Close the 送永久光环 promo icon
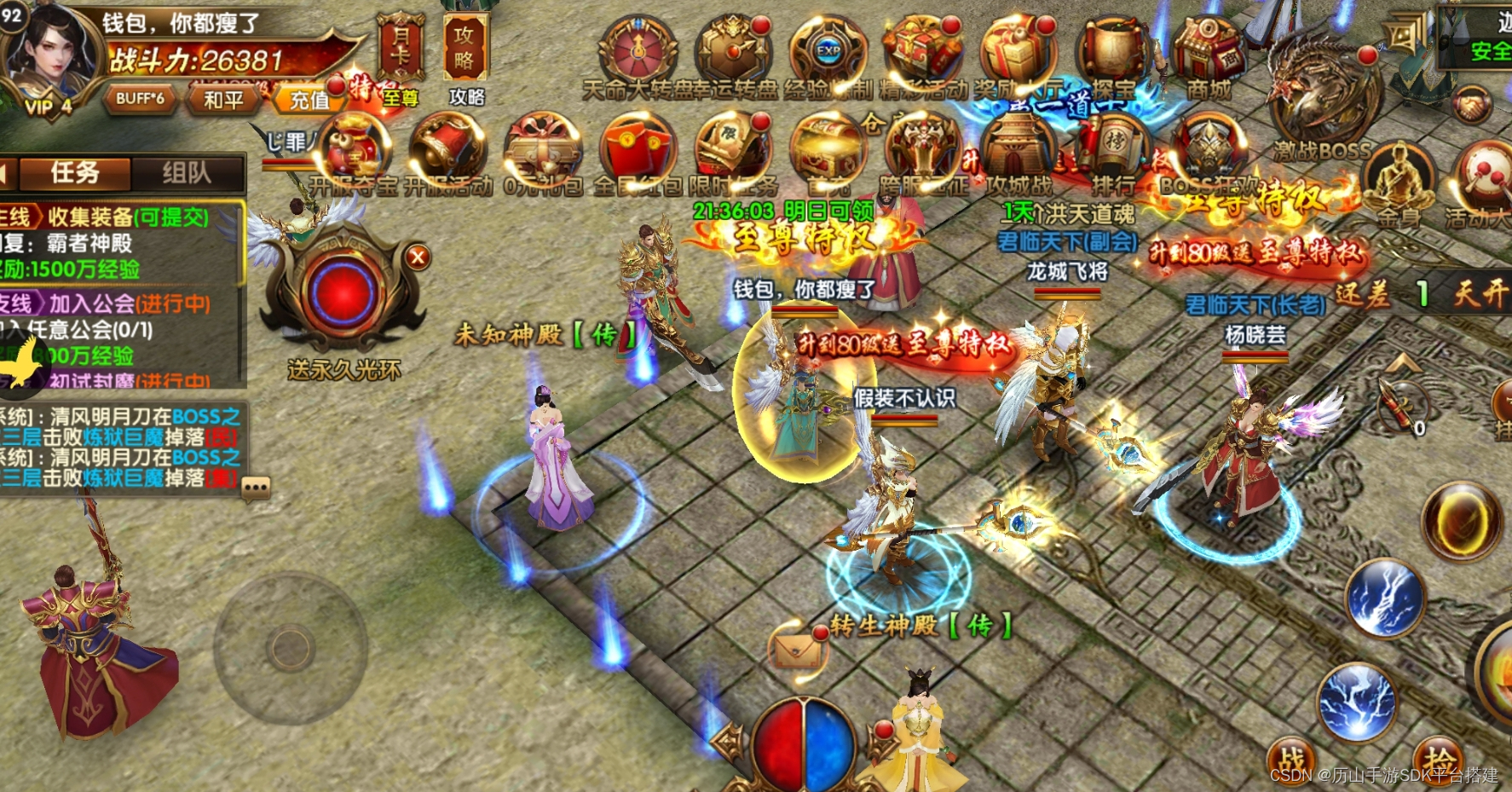This screenshot has width=1512, height=792. (x=417, y=257)
